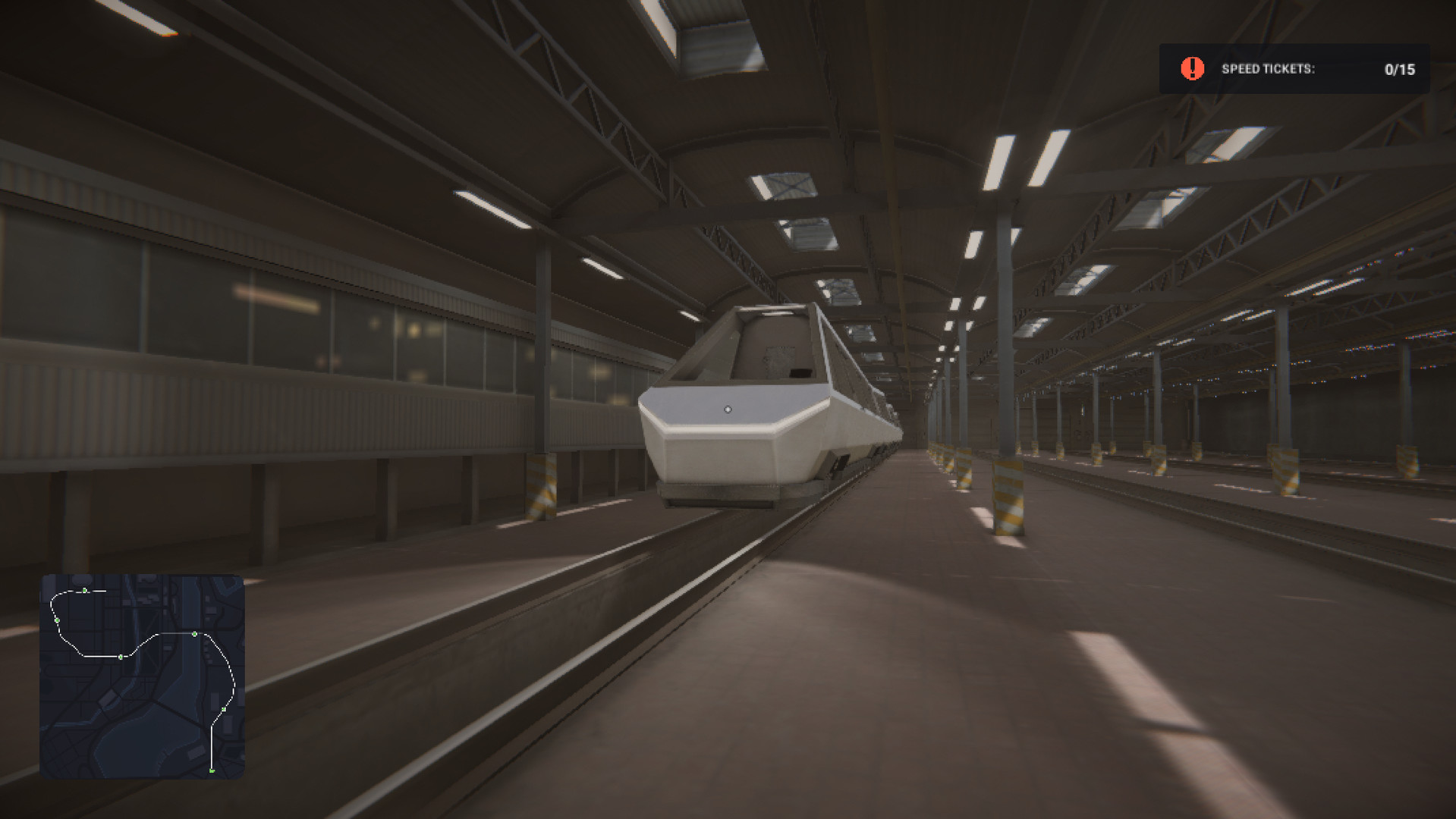Click the SPEED TICKETS HUD panel

point(1294,69)
